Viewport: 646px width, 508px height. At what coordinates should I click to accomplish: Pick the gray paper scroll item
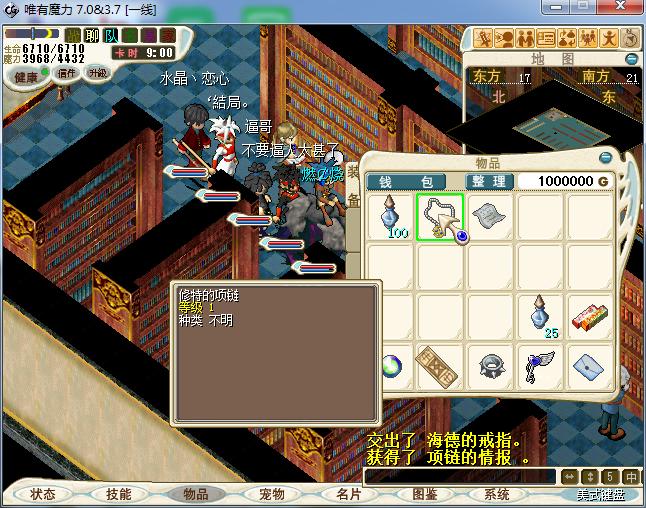click(489, 215)
